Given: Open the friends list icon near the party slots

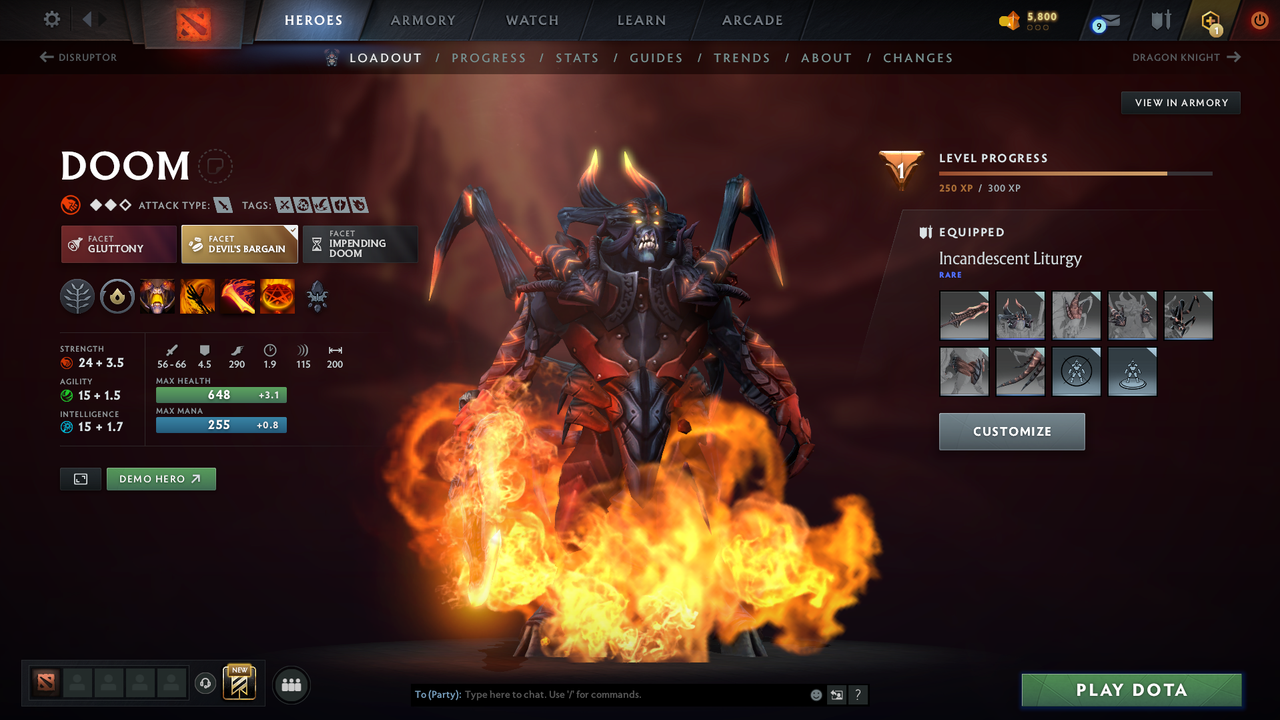Looking at the screenshot, I should (290, 684).
